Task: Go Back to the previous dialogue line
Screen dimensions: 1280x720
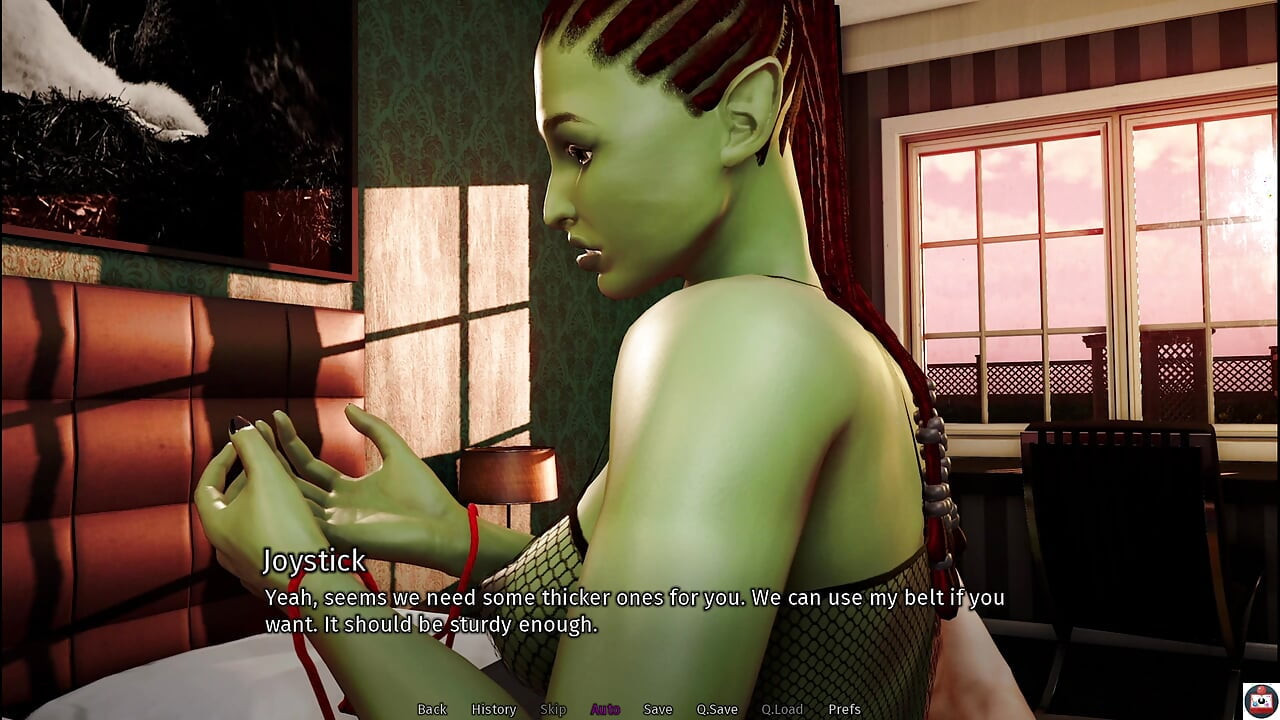Action: (x=432, y=709)
